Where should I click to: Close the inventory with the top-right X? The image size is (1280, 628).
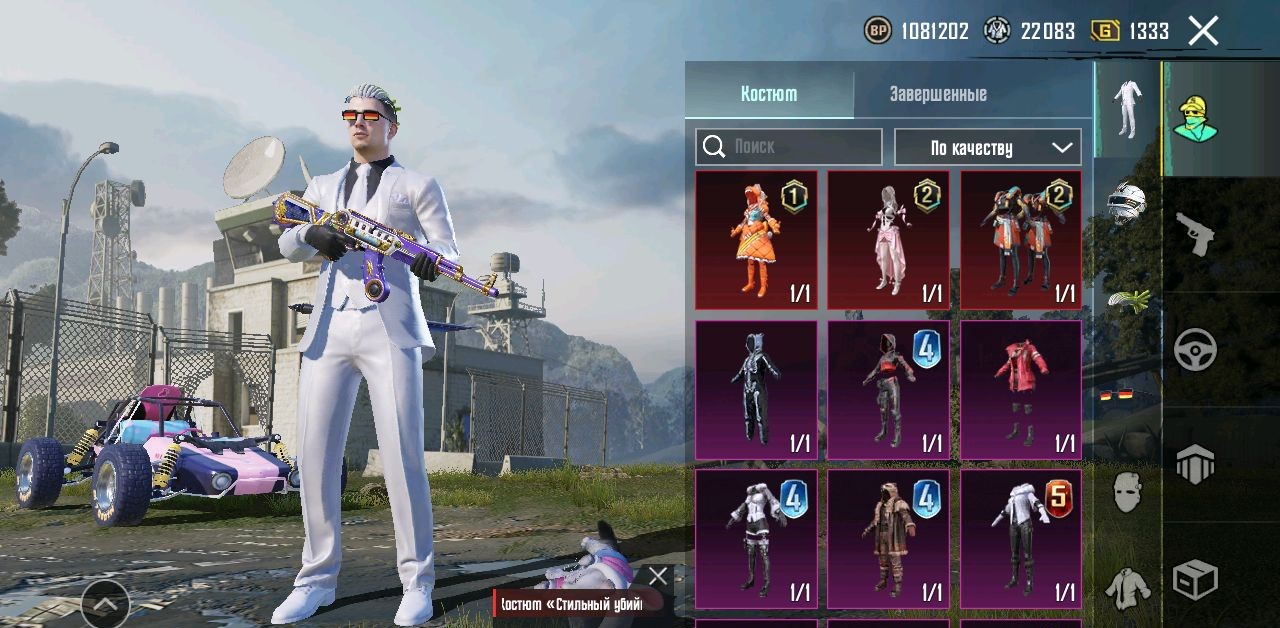tap(1203, 31)
